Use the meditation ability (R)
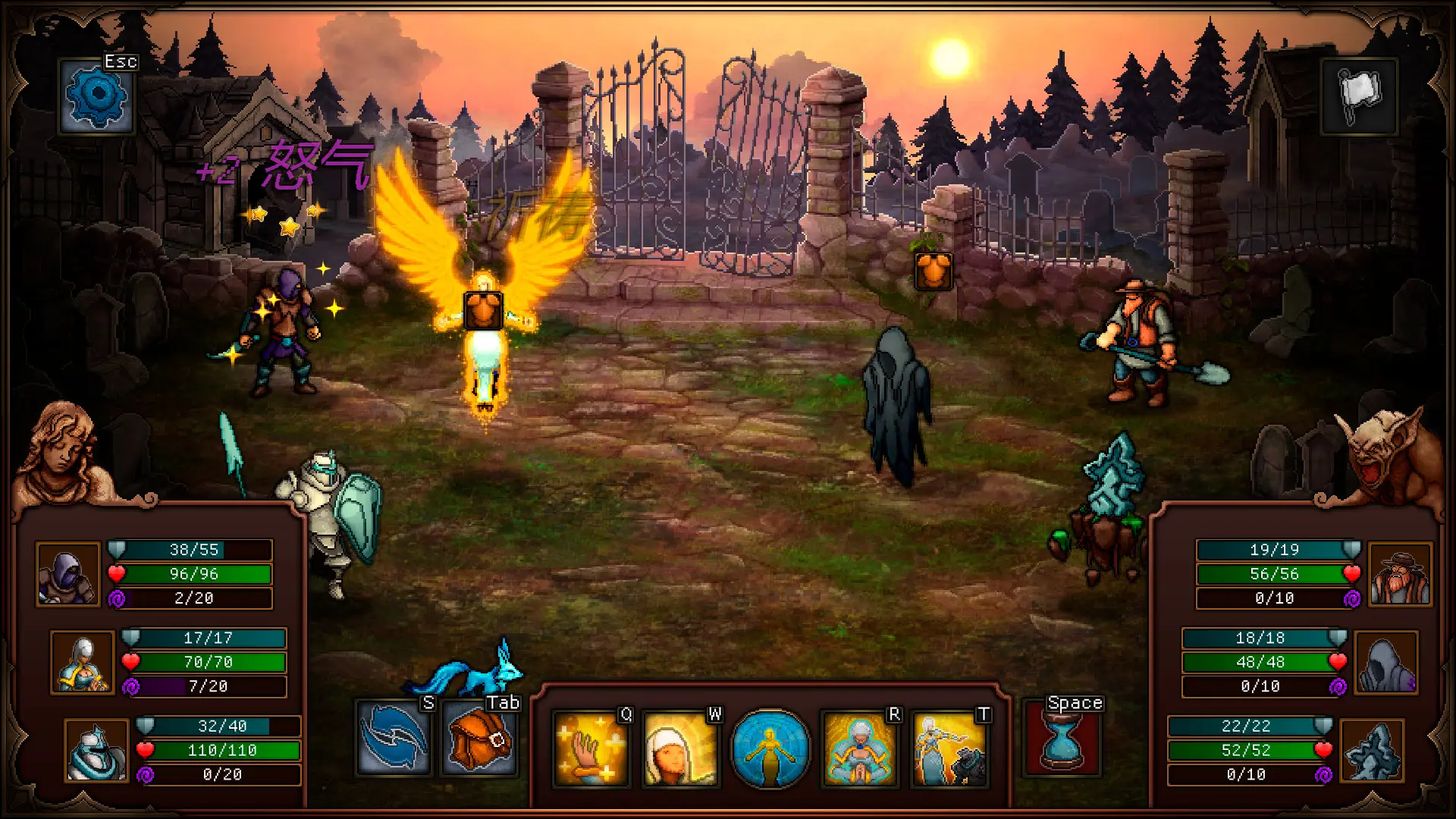The image size is (1456, 819). [x=858, y=750]
